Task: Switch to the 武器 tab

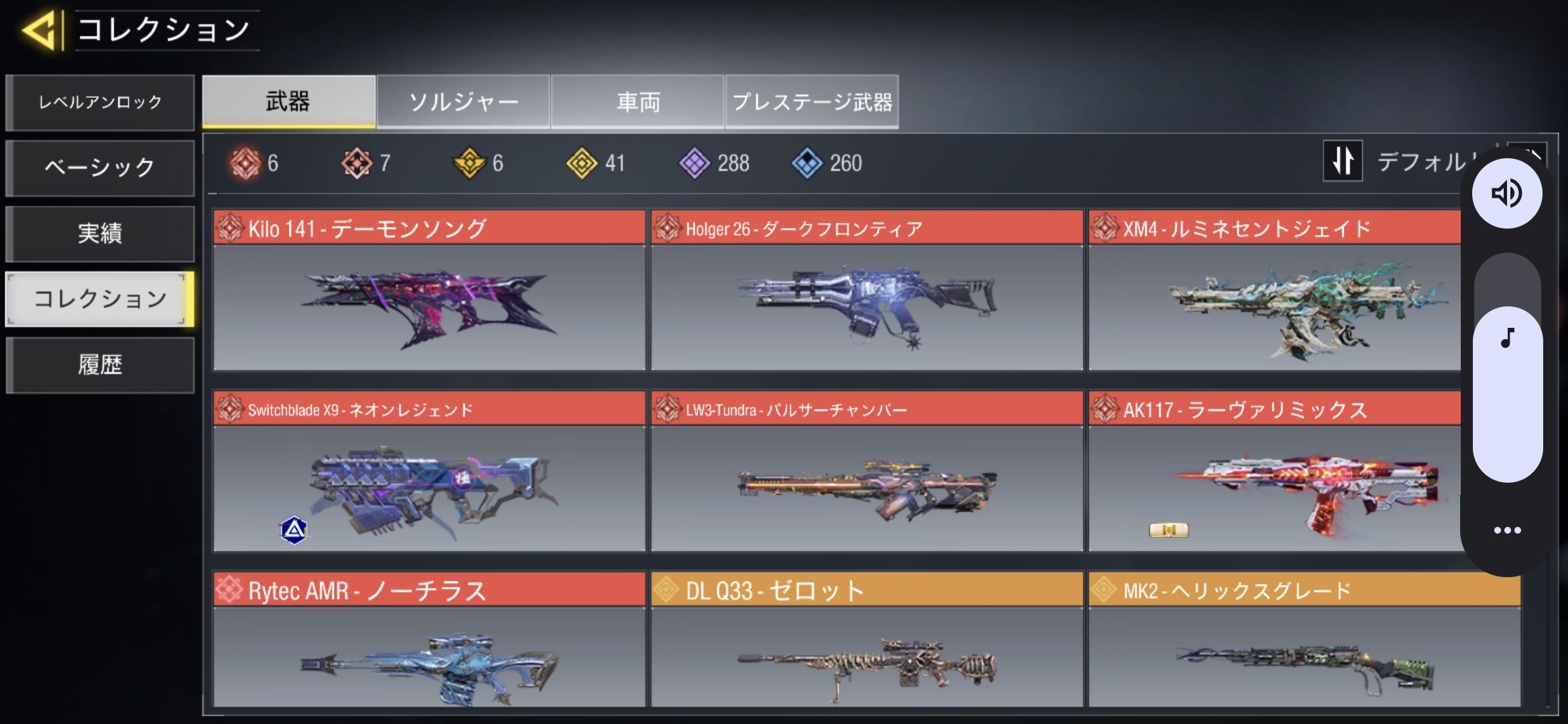Action: click(288, 102)
